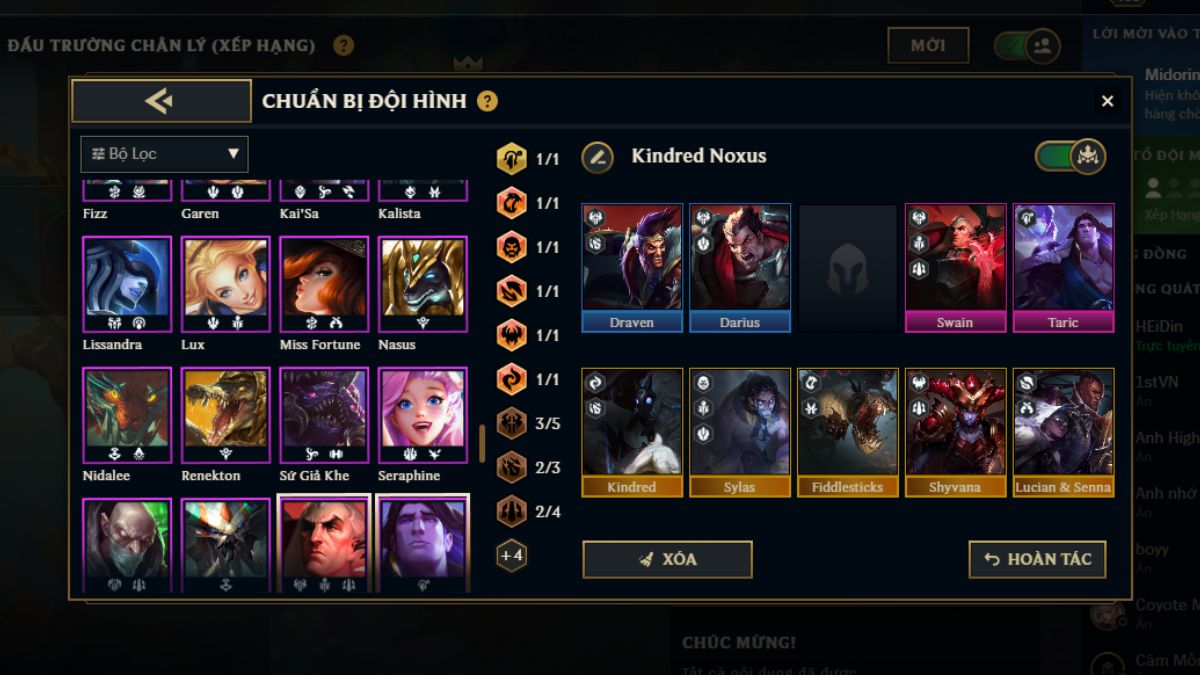
Task: Add Nasus from the champion list
Action: click(x=422, y=285)
